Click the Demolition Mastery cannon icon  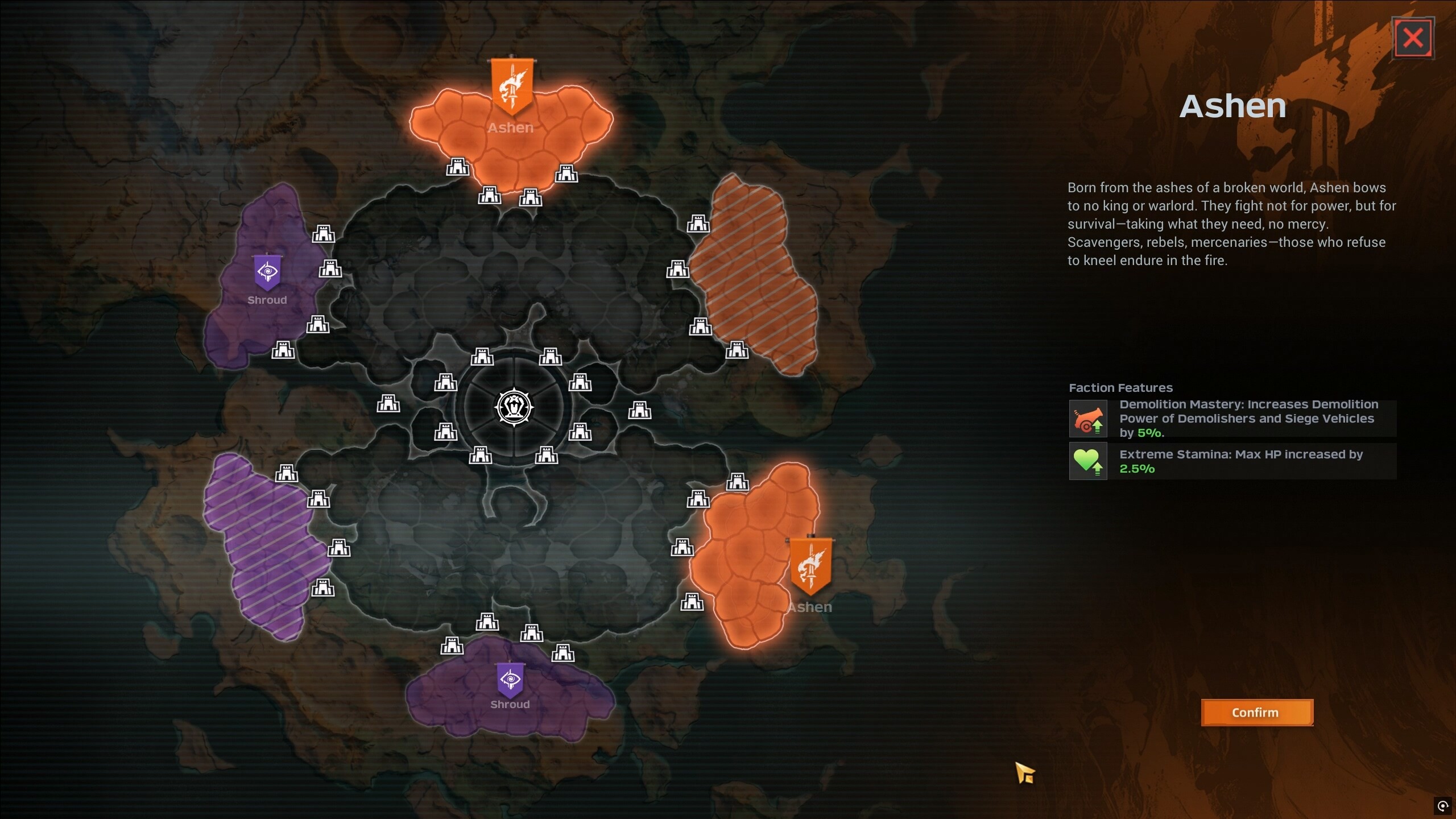click(1089, 419)
